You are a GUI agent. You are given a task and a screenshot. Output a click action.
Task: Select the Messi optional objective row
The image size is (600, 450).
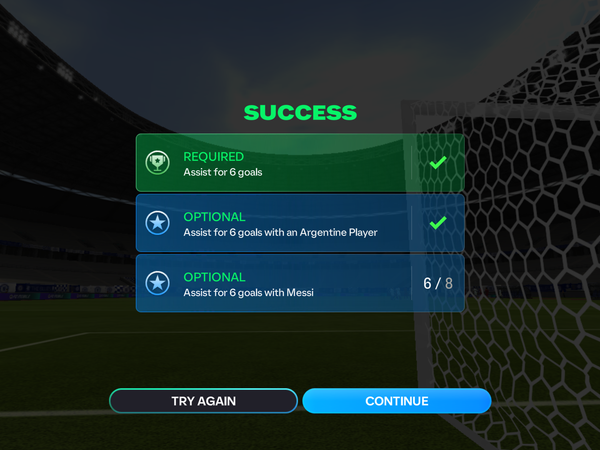[300, 283]
